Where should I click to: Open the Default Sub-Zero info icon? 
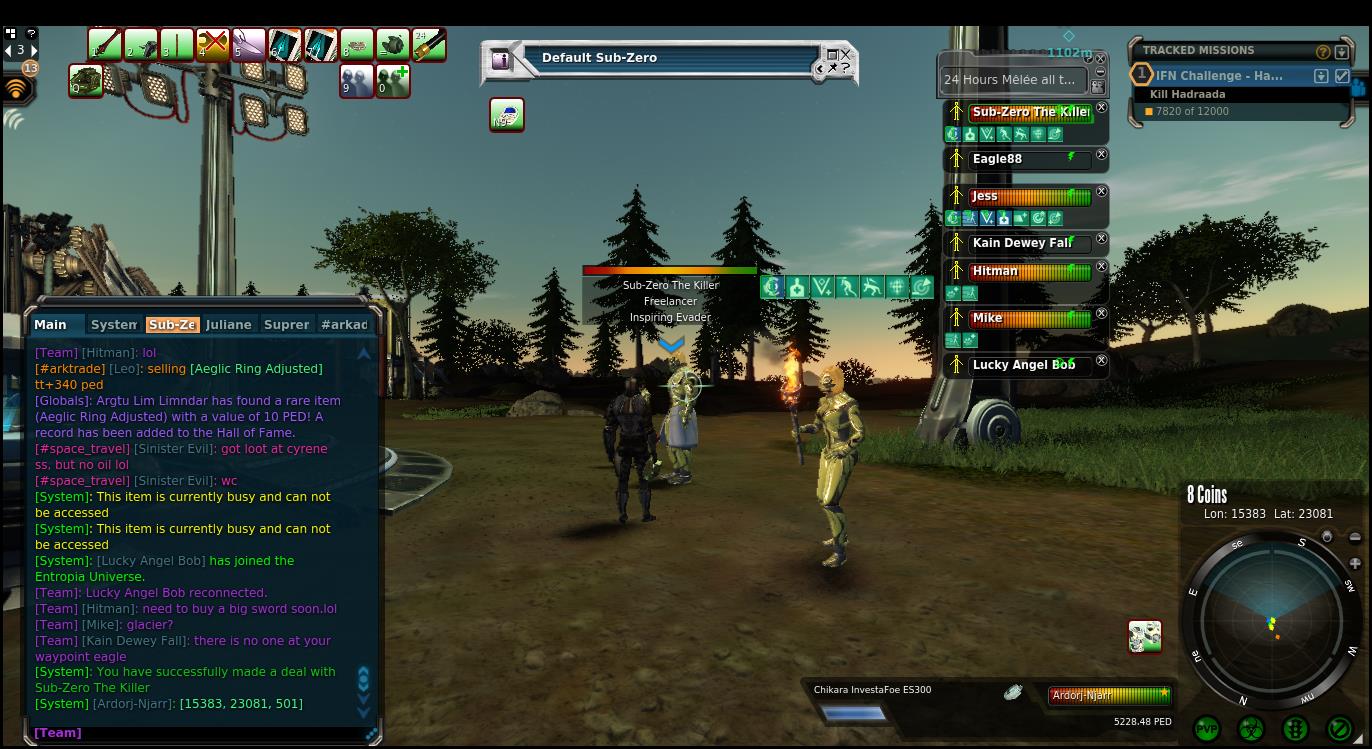501,60
